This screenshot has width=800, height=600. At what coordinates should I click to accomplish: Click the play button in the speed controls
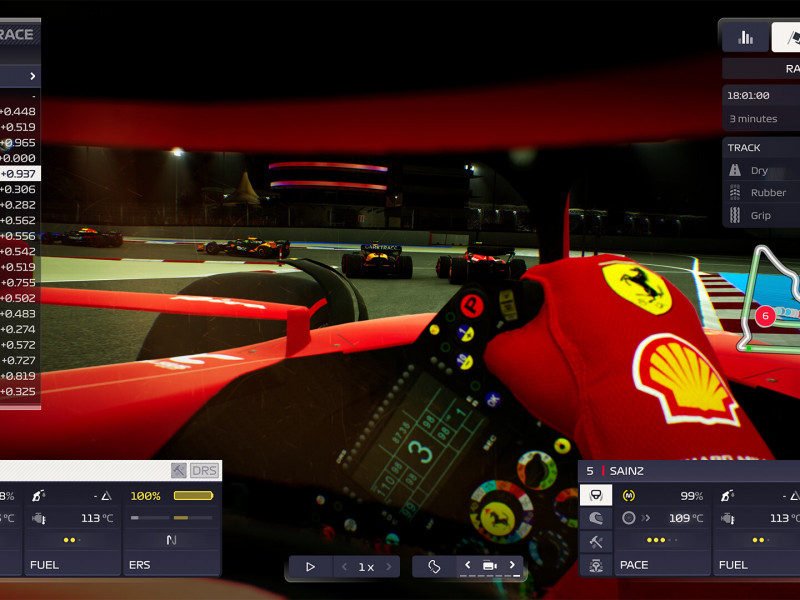click(x=310, y=566)
